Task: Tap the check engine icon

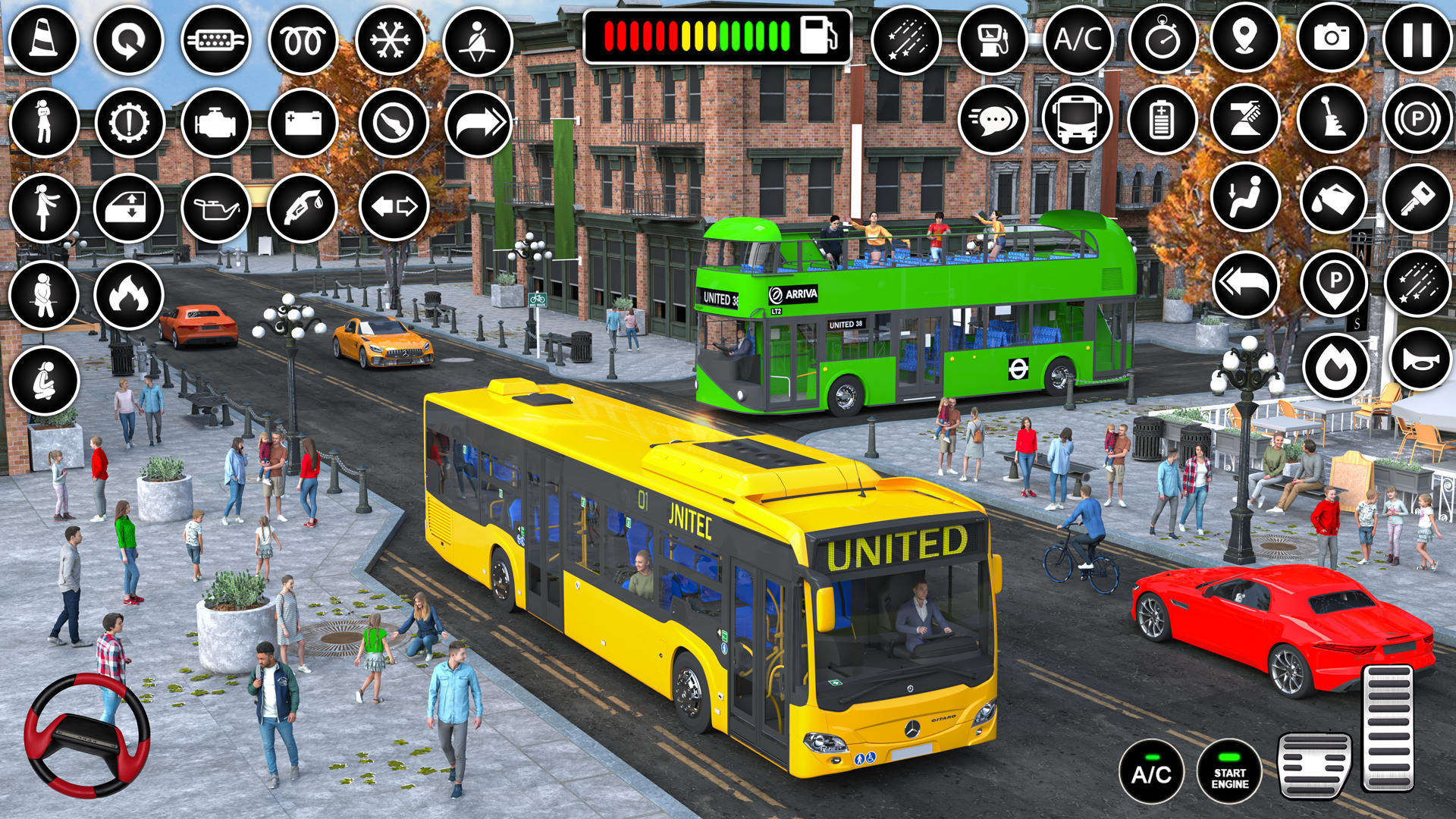Action: (x=216, y=123)
